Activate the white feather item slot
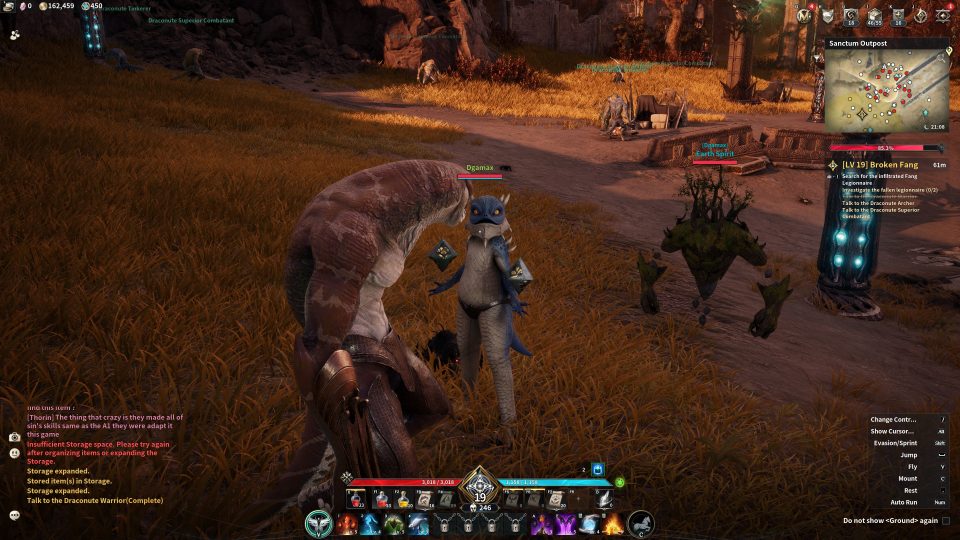Image resolution: width=960 pixels, height=540 pixels. click(605, 499)
